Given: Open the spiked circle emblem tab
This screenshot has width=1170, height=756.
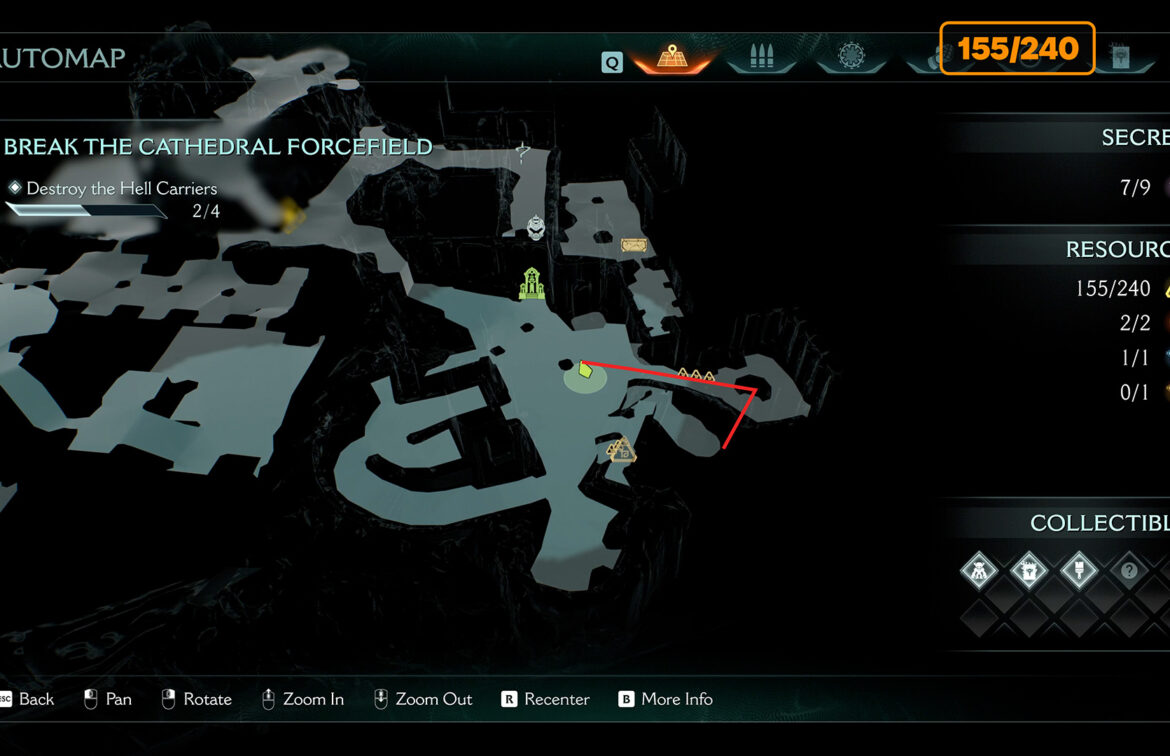Looking at the screenshot, I should pyautogui.click(x=852, y=58).
